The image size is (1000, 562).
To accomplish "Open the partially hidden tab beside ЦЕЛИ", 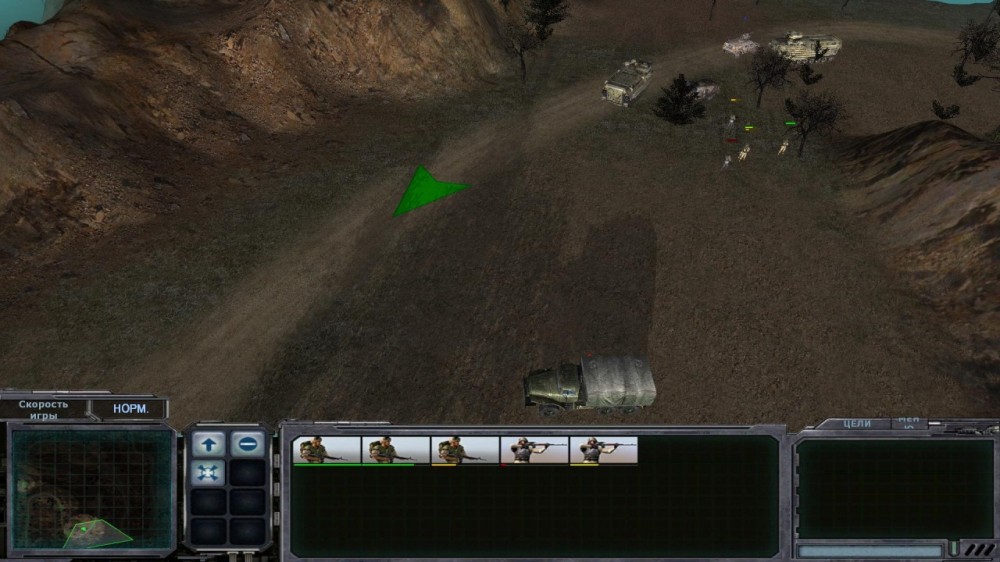I will tap(909, 423).
